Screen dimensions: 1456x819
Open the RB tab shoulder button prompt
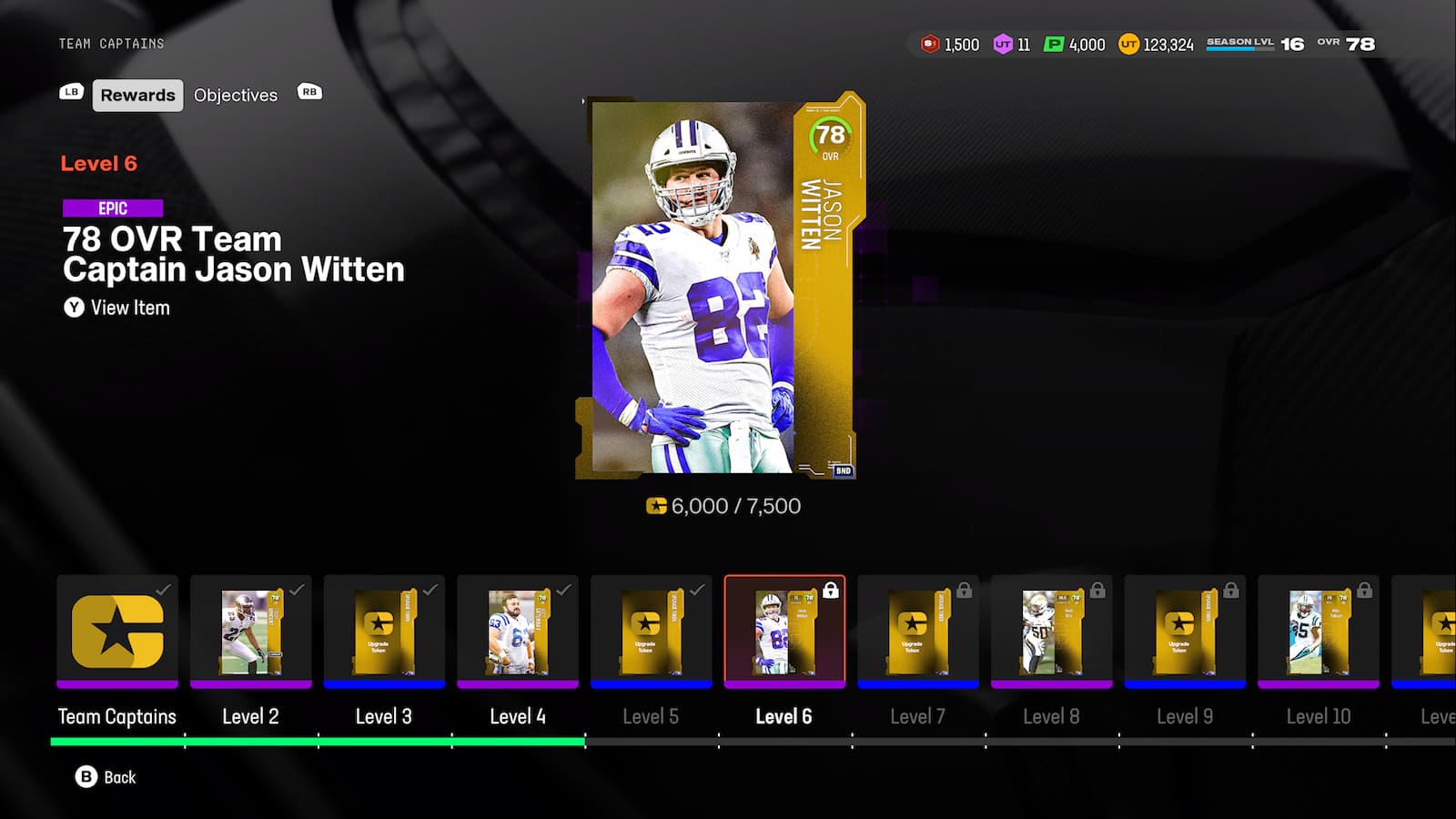pos(309,92)
